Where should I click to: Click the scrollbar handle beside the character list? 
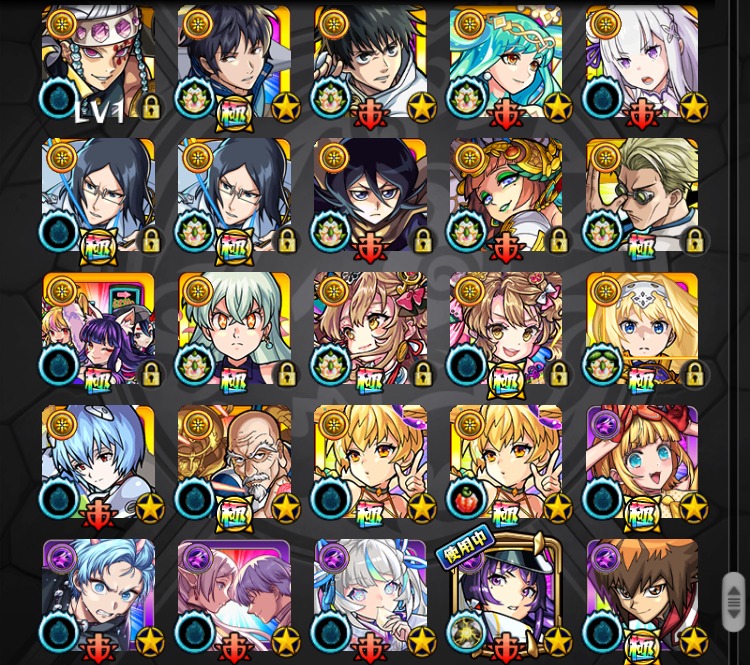coord(733,601)
